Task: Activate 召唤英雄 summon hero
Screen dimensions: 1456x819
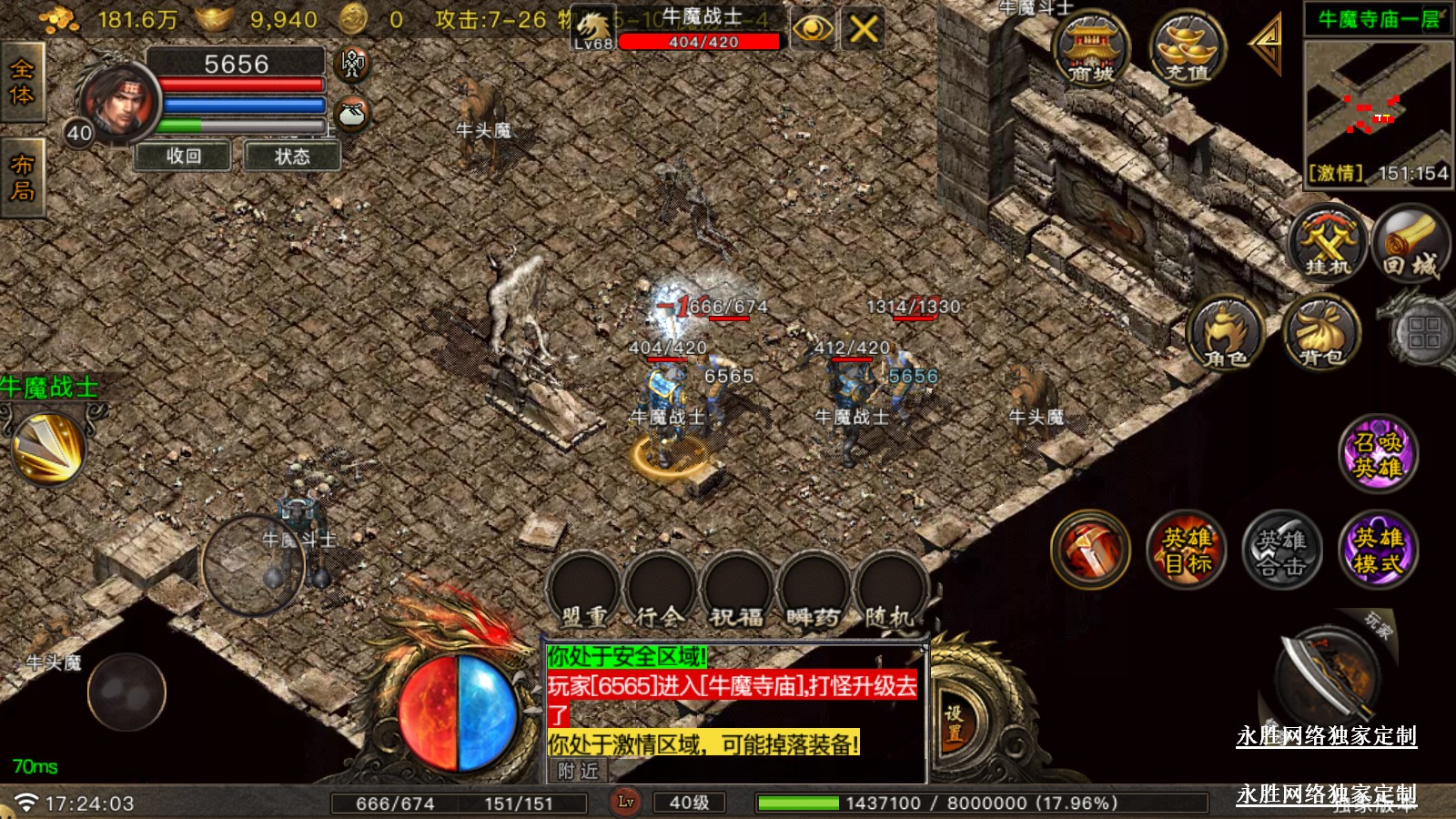Action: (1378, 454)
